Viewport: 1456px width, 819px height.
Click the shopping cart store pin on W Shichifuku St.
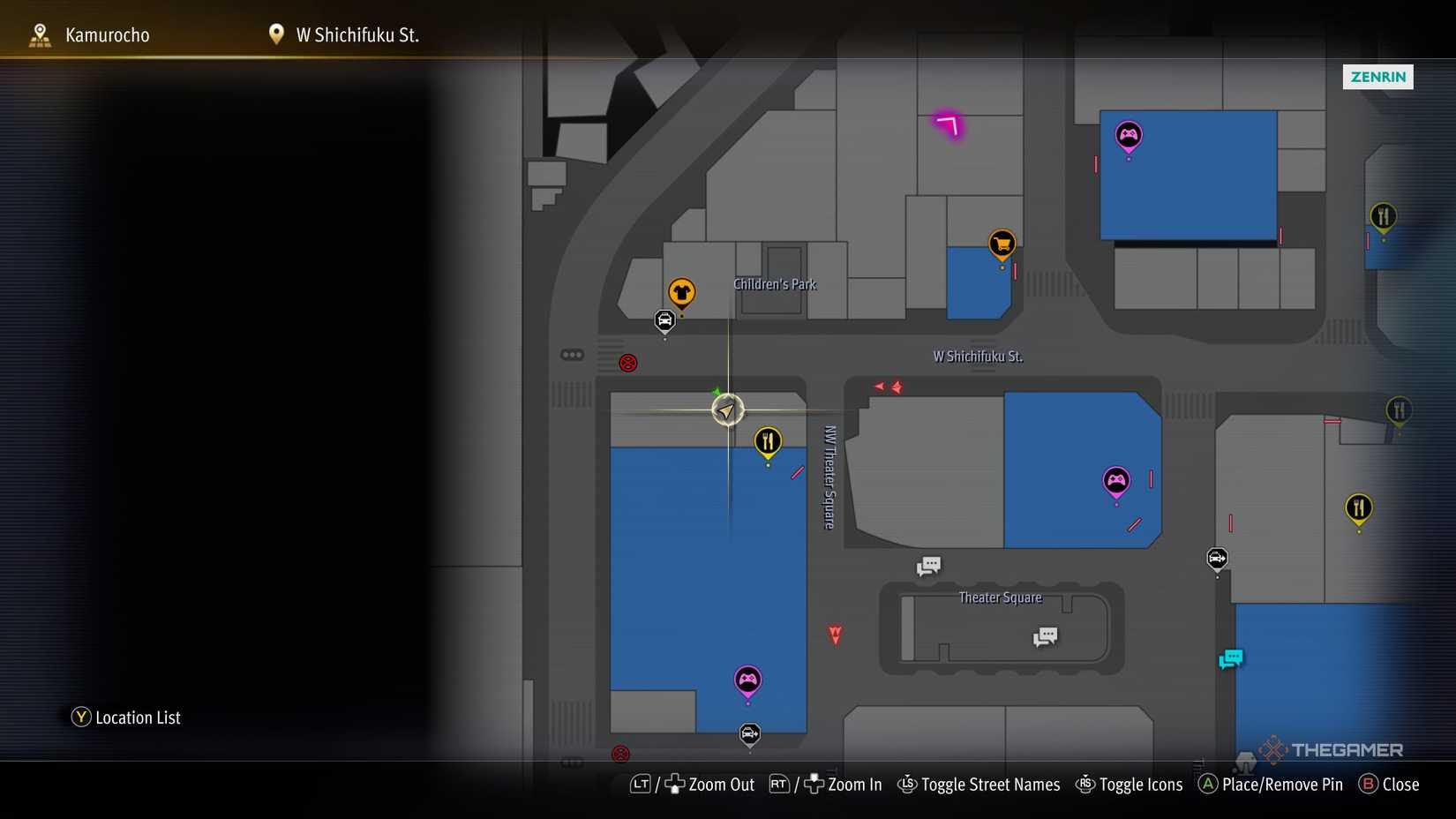click(x=1002, y=243)
